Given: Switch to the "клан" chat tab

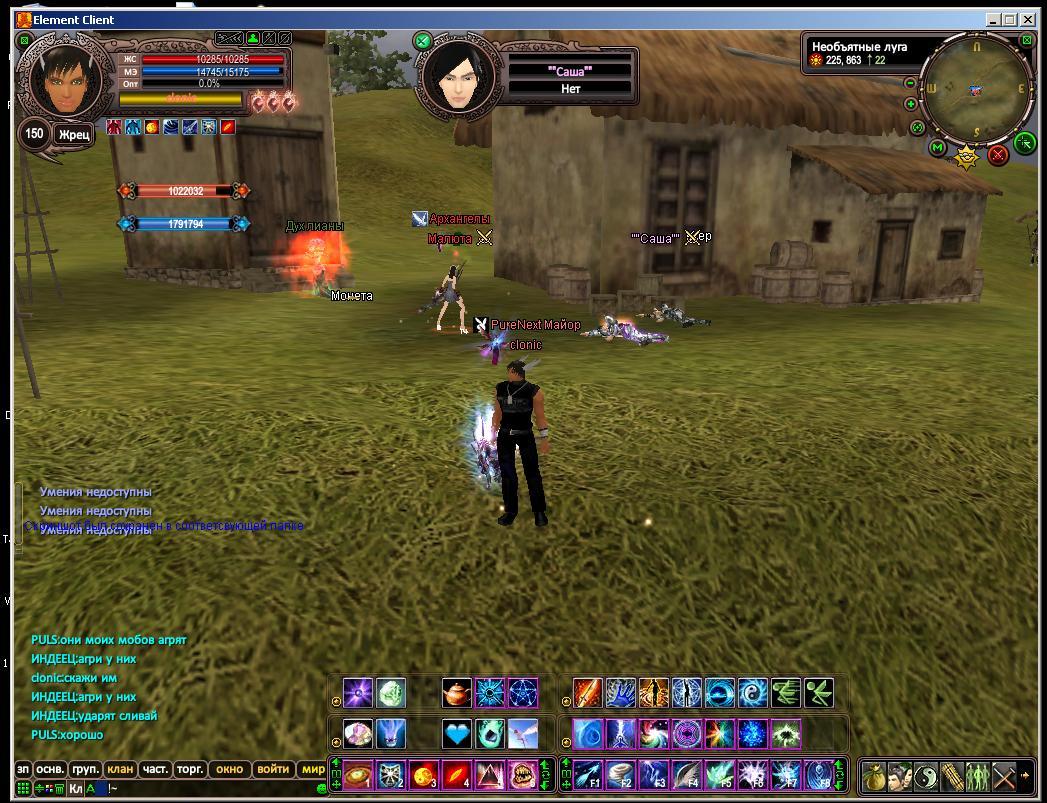Looking at the screenshot, I should point(121,770).
